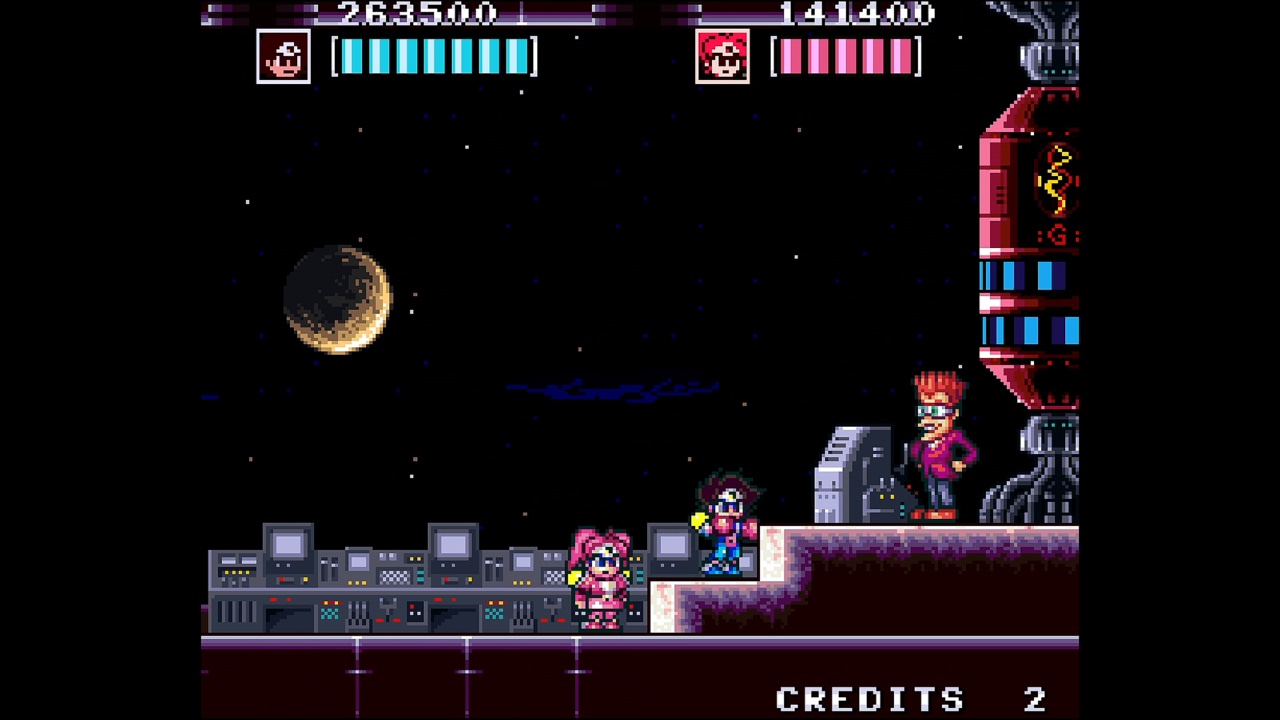Click Player 1's cyan health bar

point(435,58)
